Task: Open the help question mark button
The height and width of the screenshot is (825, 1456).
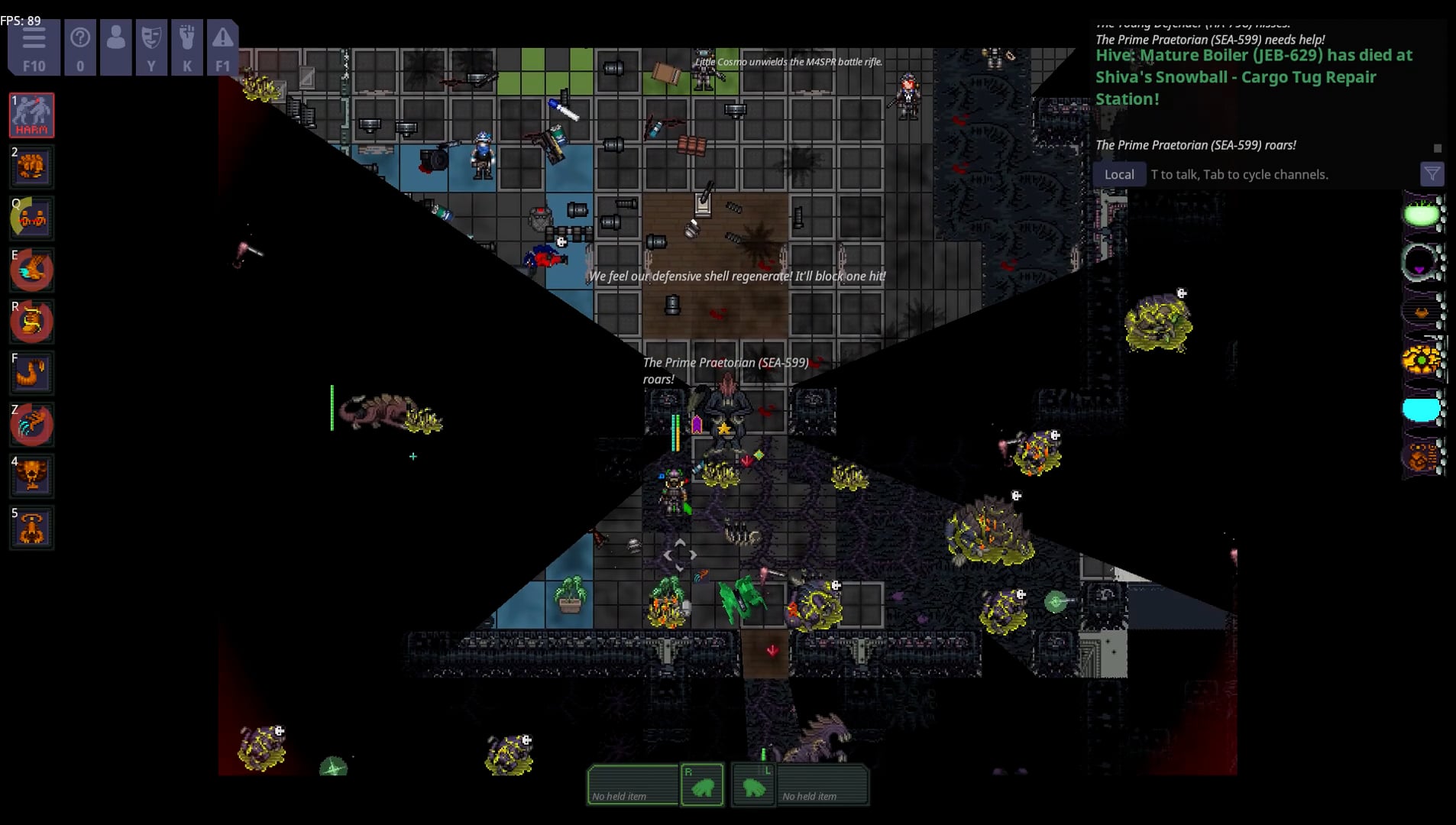Action: (x=80, y=47)
